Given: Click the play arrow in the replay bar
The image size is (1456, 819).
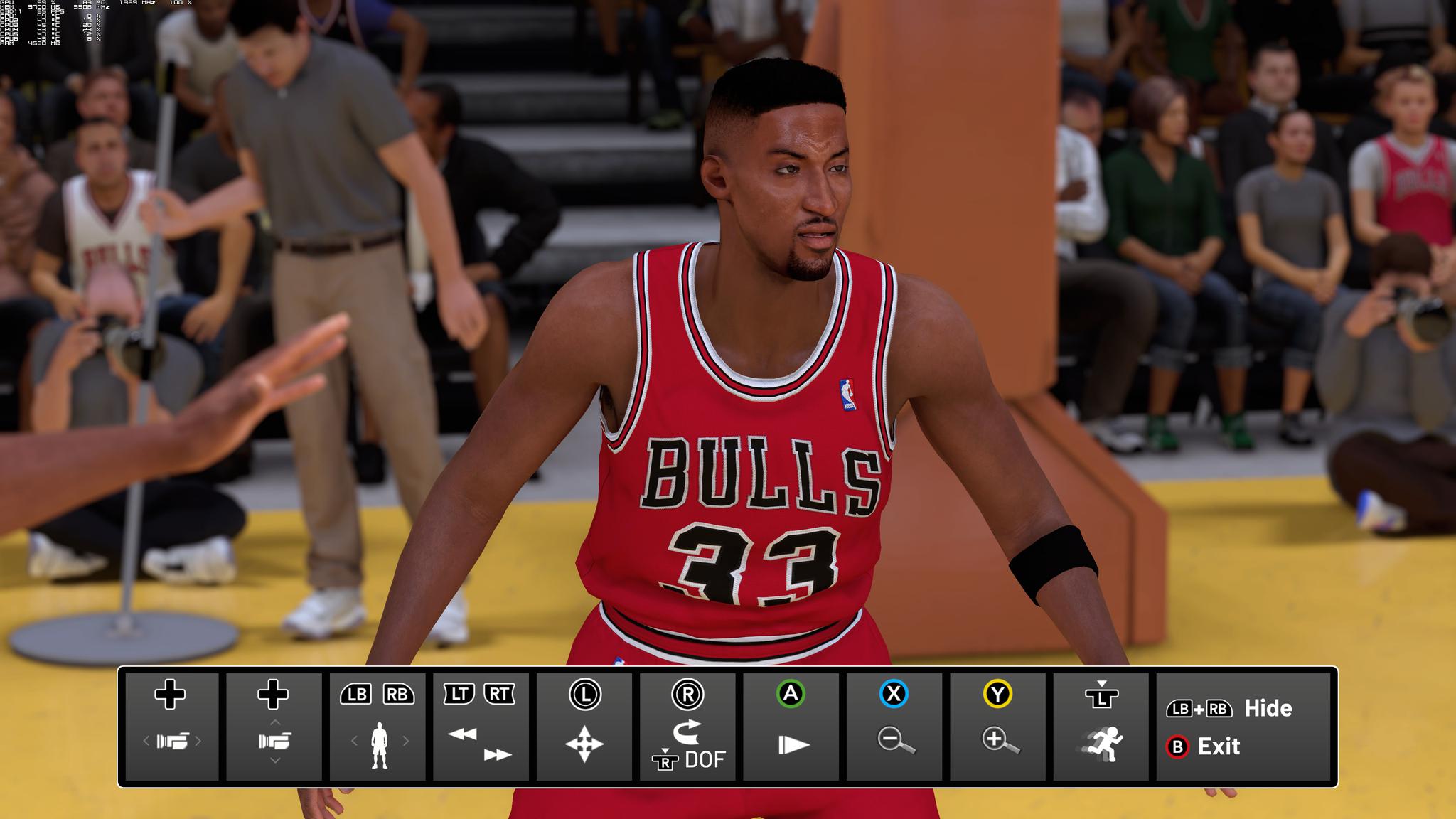Looking at the screenshot, I should pos(793,744).
